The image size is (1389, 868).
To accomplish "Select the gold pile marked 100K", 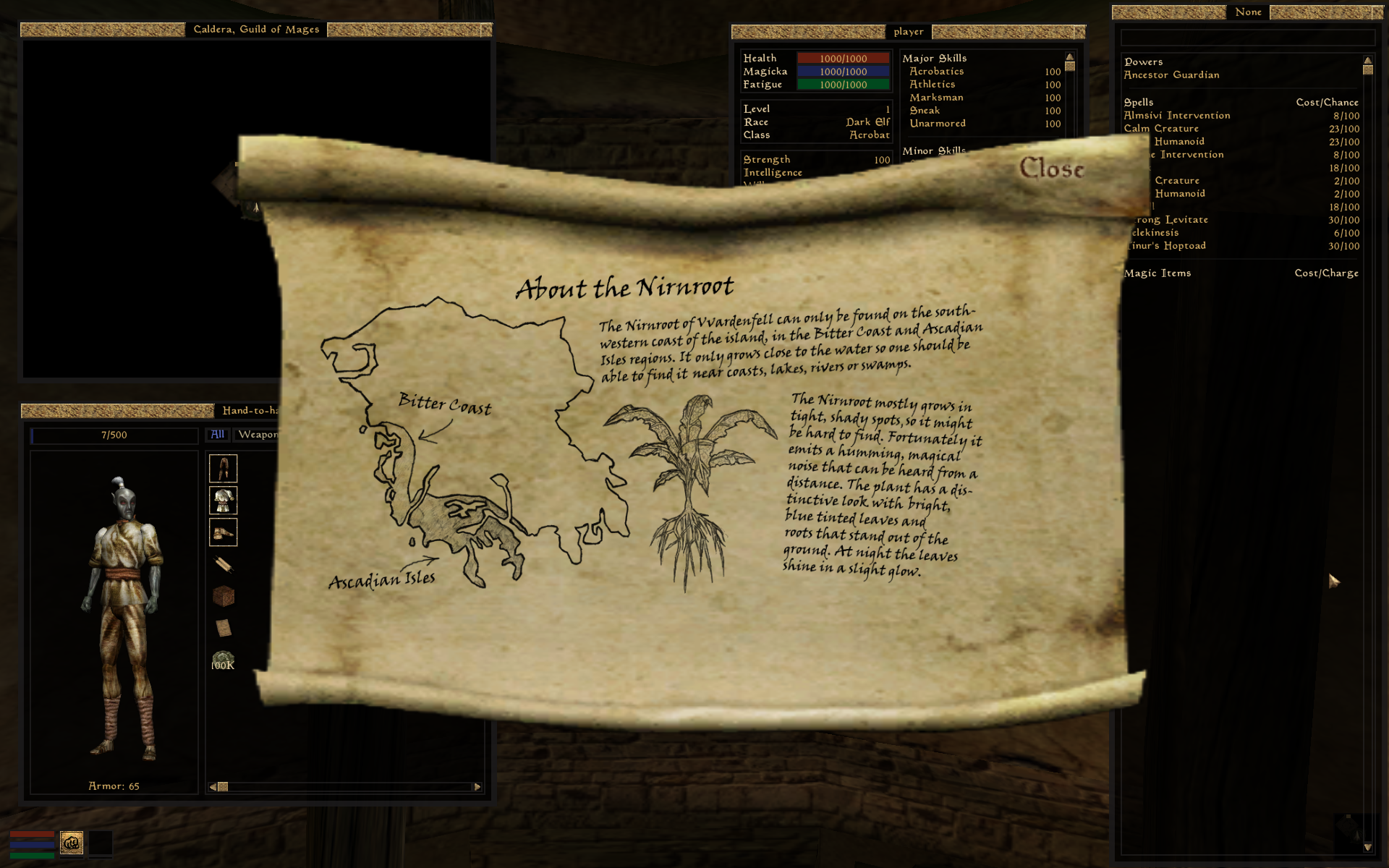I will 223,660.
